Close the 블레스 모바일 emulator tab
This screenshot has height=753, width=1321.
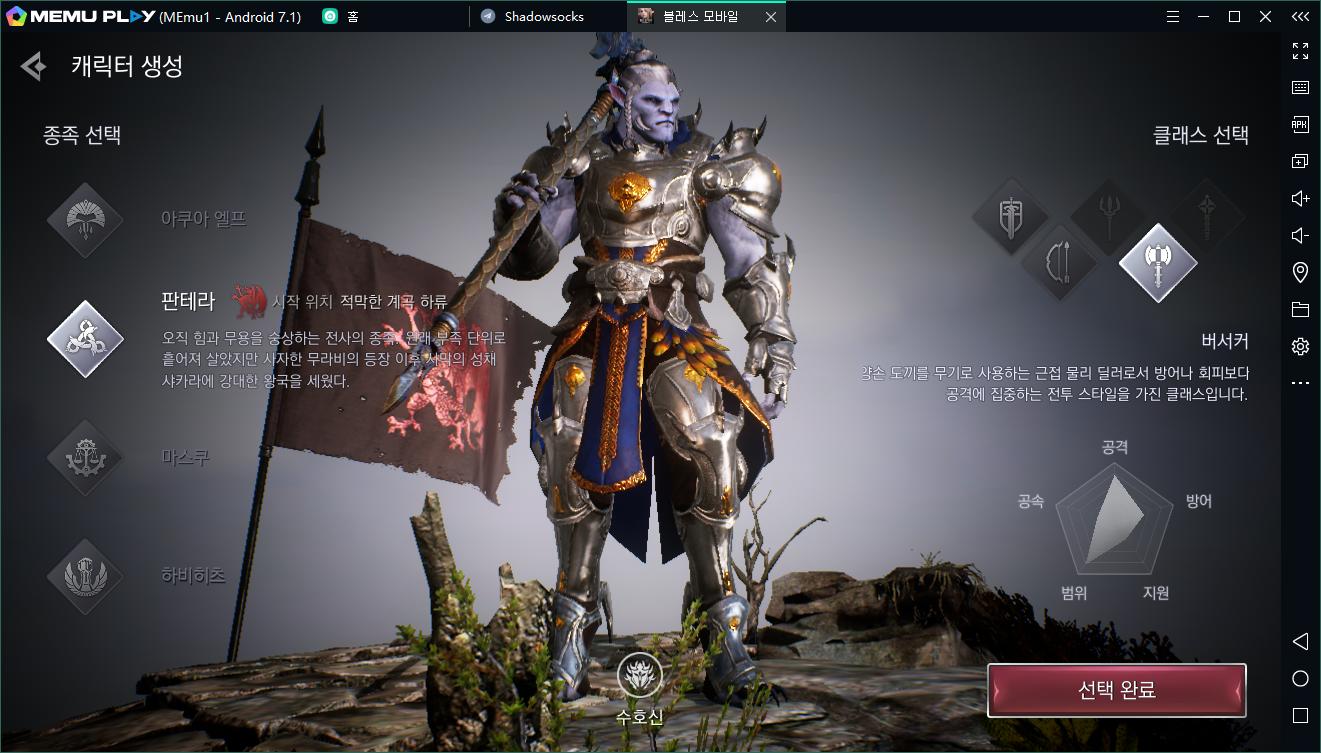coord(770,17)
